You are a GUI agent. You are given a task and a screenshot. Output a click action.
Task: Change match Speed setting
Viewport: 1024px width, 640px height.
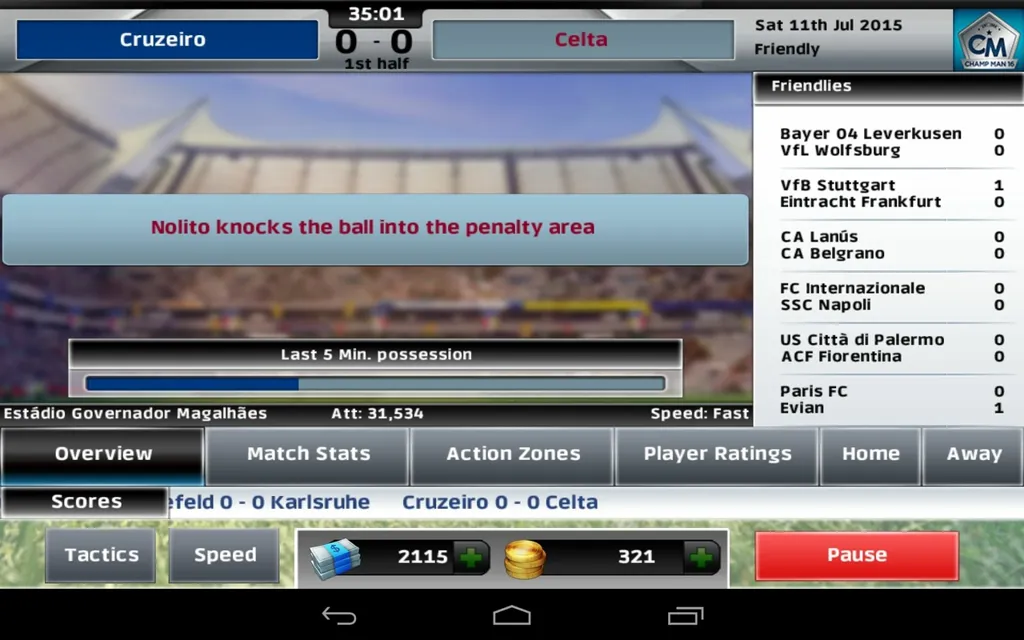[x=225, y=556]
